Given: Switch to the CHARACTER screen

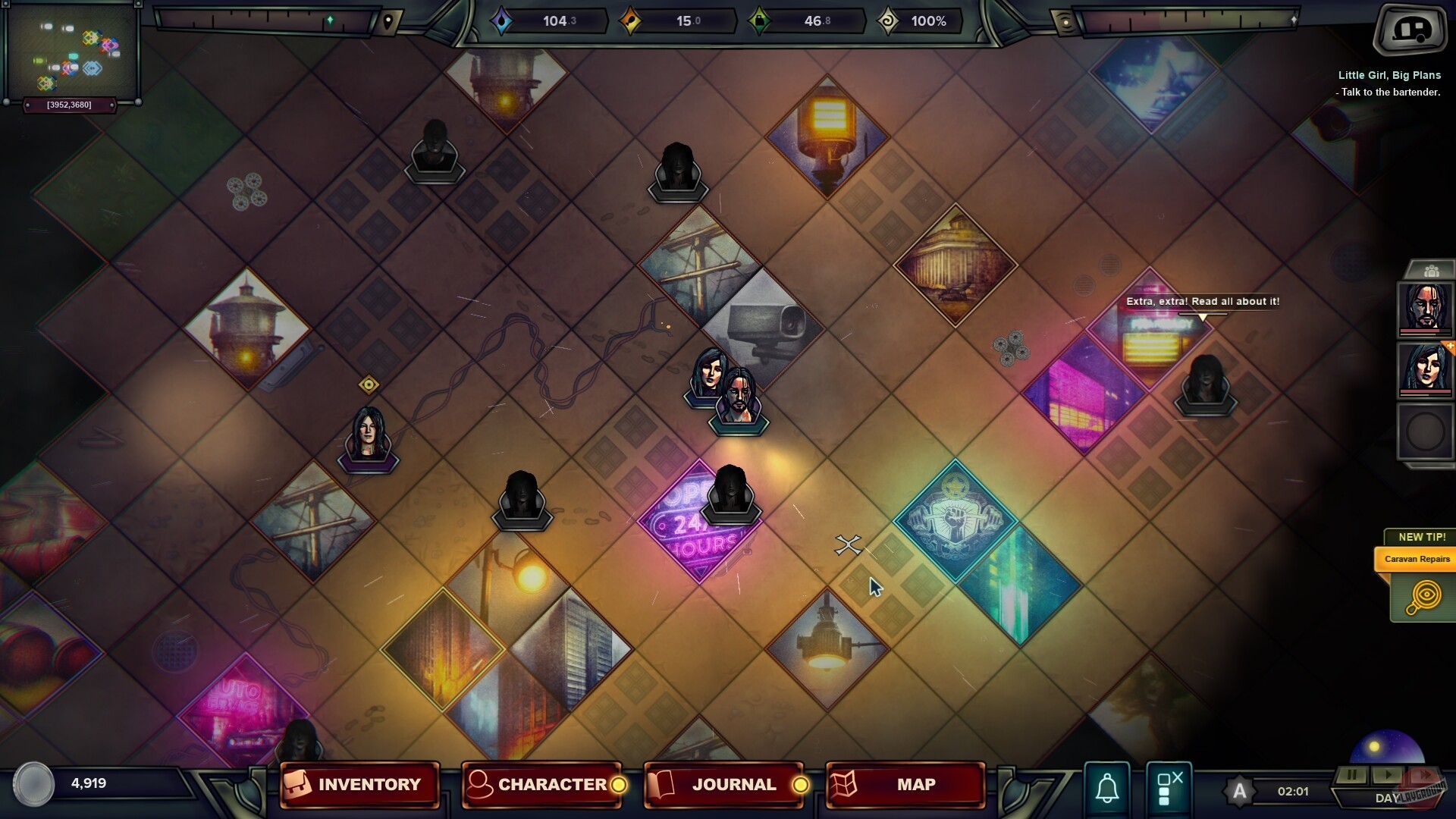Looking at the screenshot, I should (x=544, y=785).
